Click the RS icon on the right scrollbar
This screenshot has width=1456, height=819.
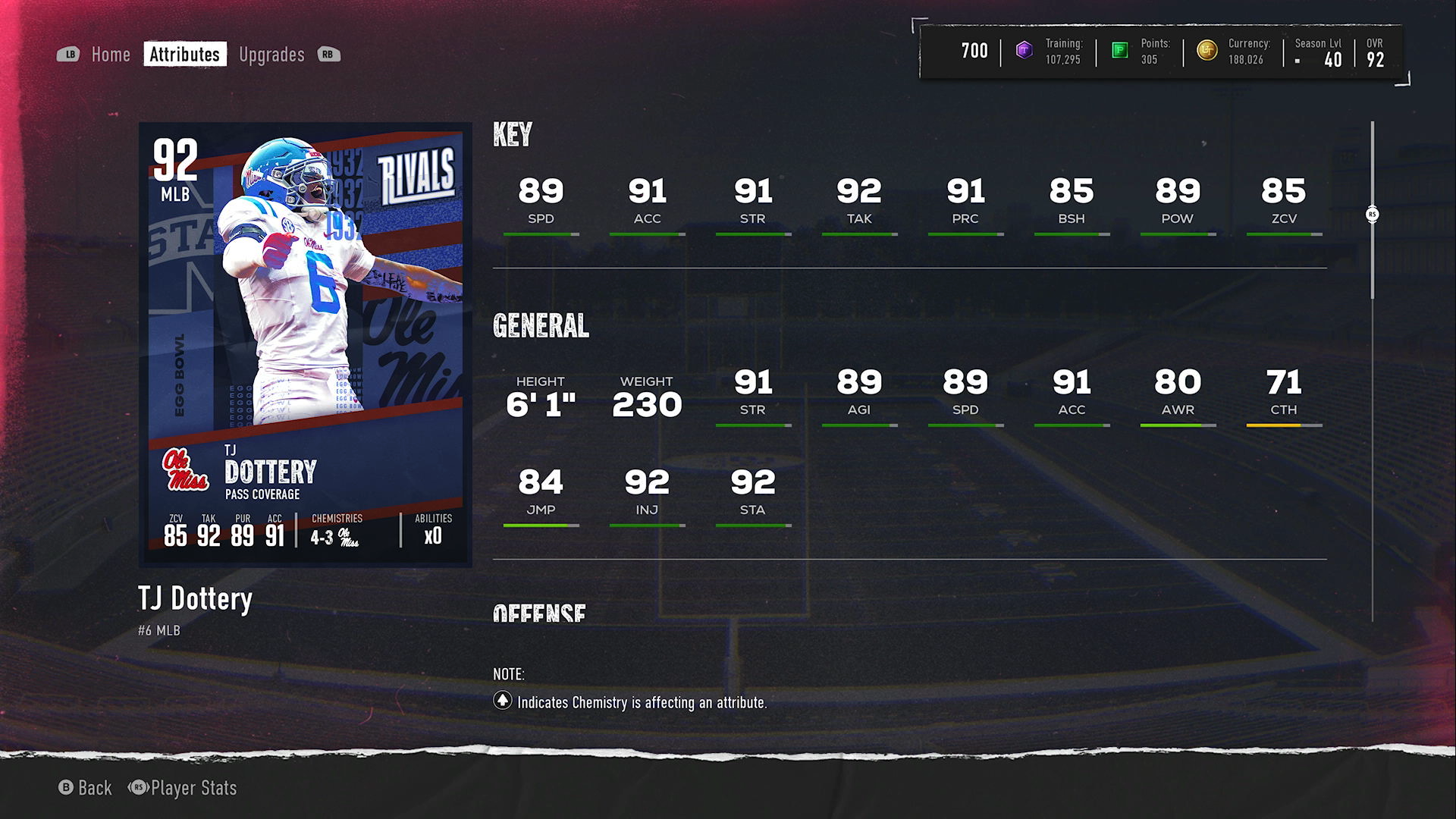click(1373, 215)
